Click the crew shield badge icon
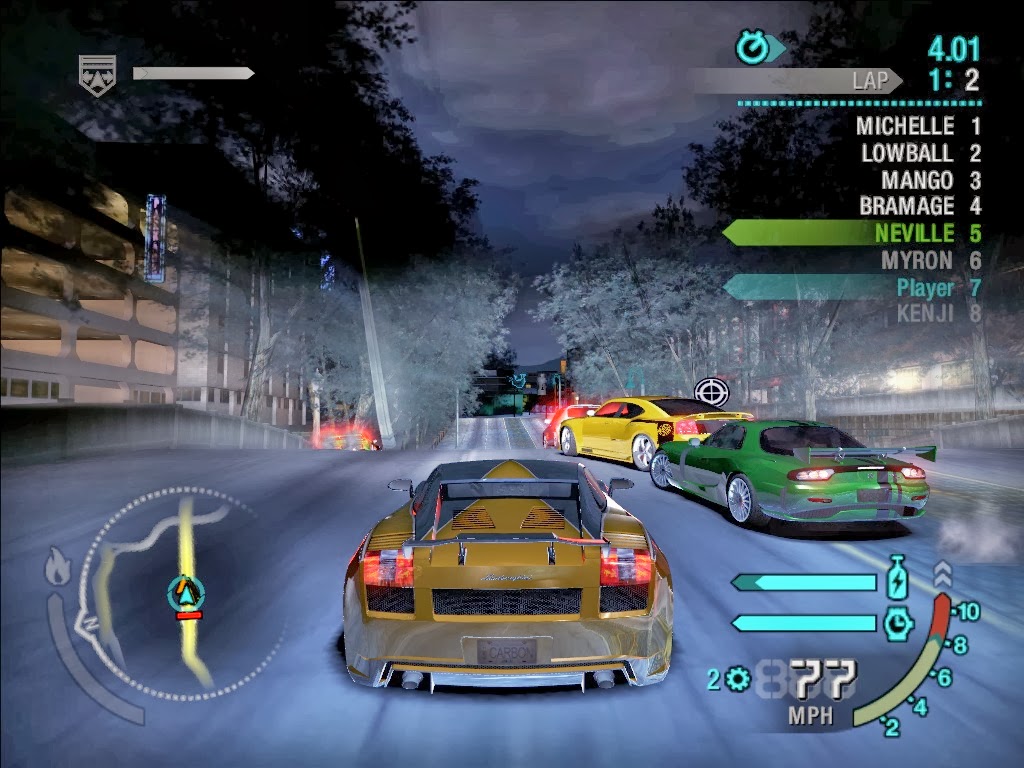This screenshot has height=768, width=1024. tap(97, 70)
